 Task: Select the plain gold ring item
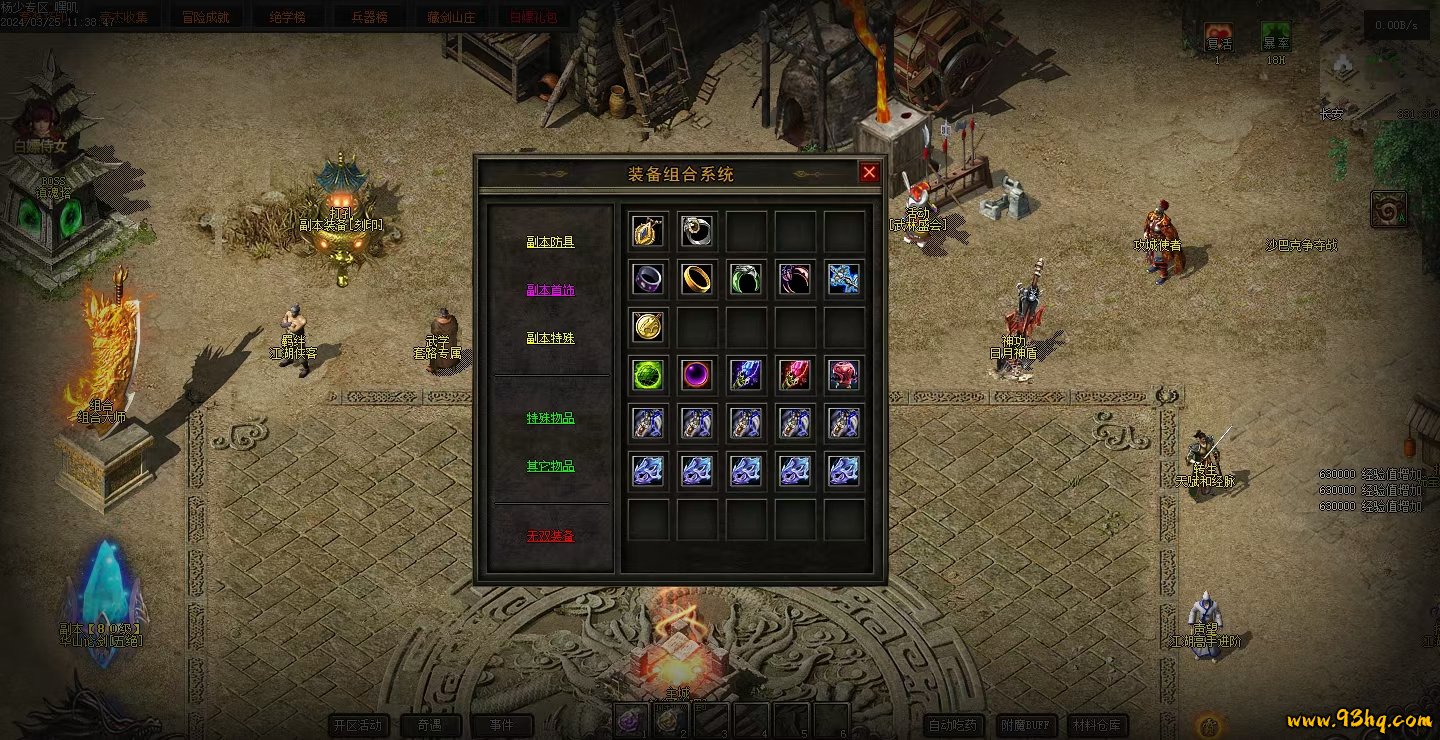[x=697, y=279]
